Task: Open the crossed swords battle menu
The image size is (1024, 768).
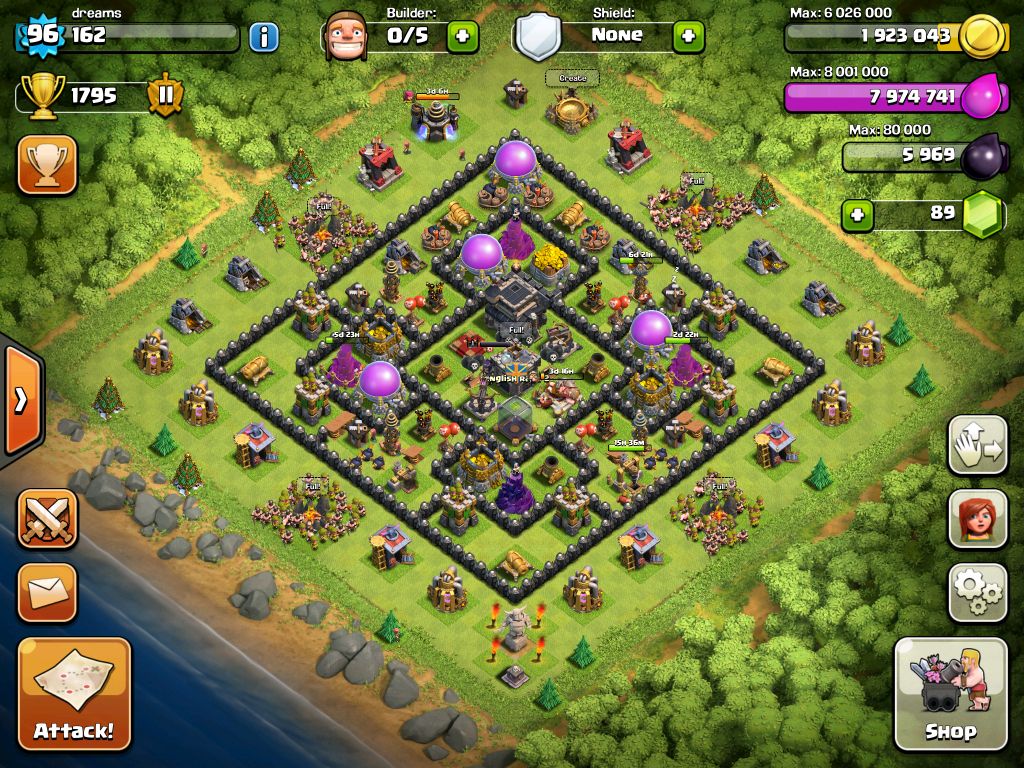Action: 47,519
